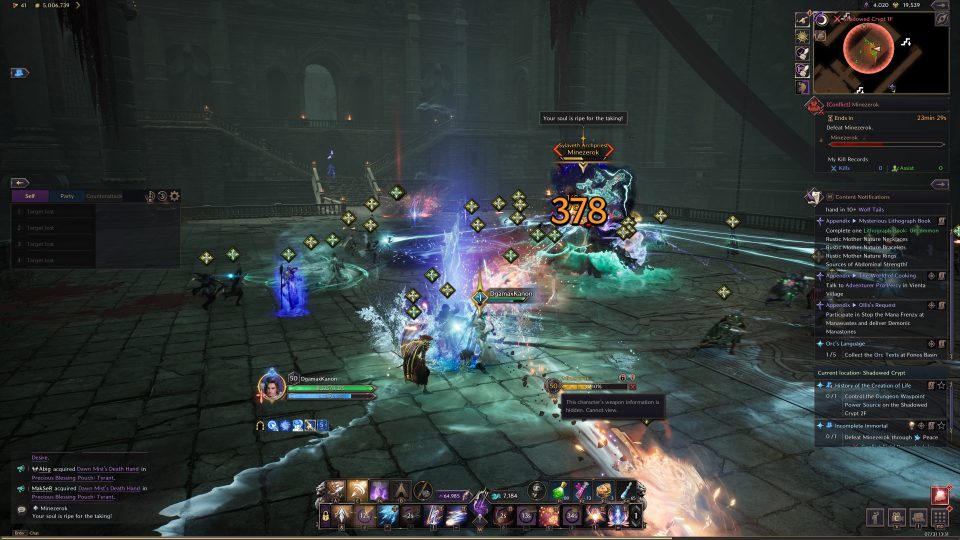Toggle the skill bar lock icon

[325, 515]
